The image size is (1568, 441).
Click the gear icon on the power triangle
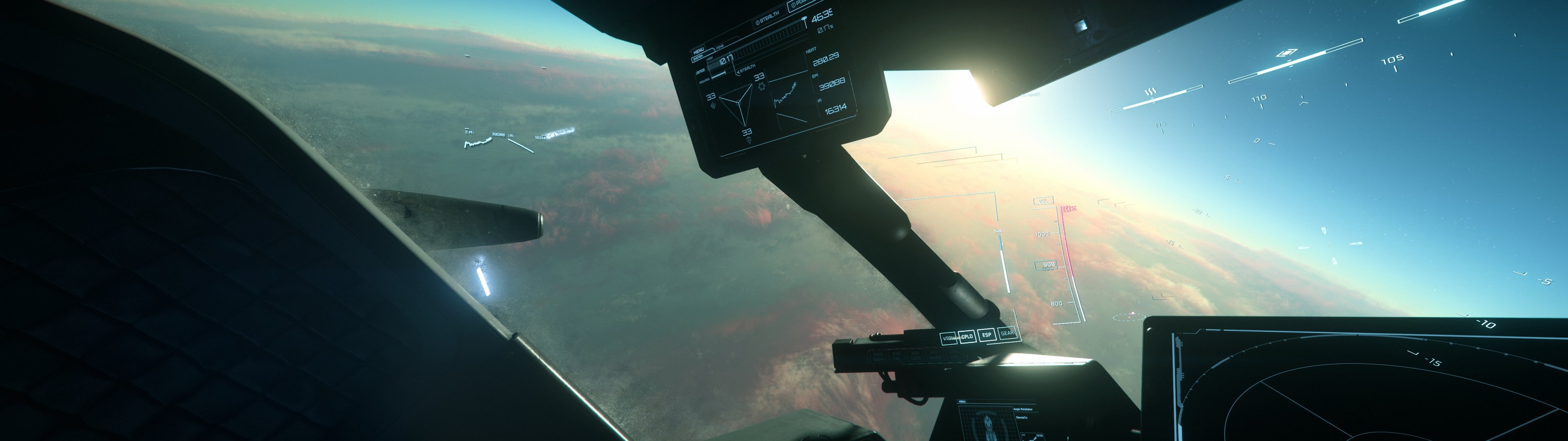coord(762,86)
